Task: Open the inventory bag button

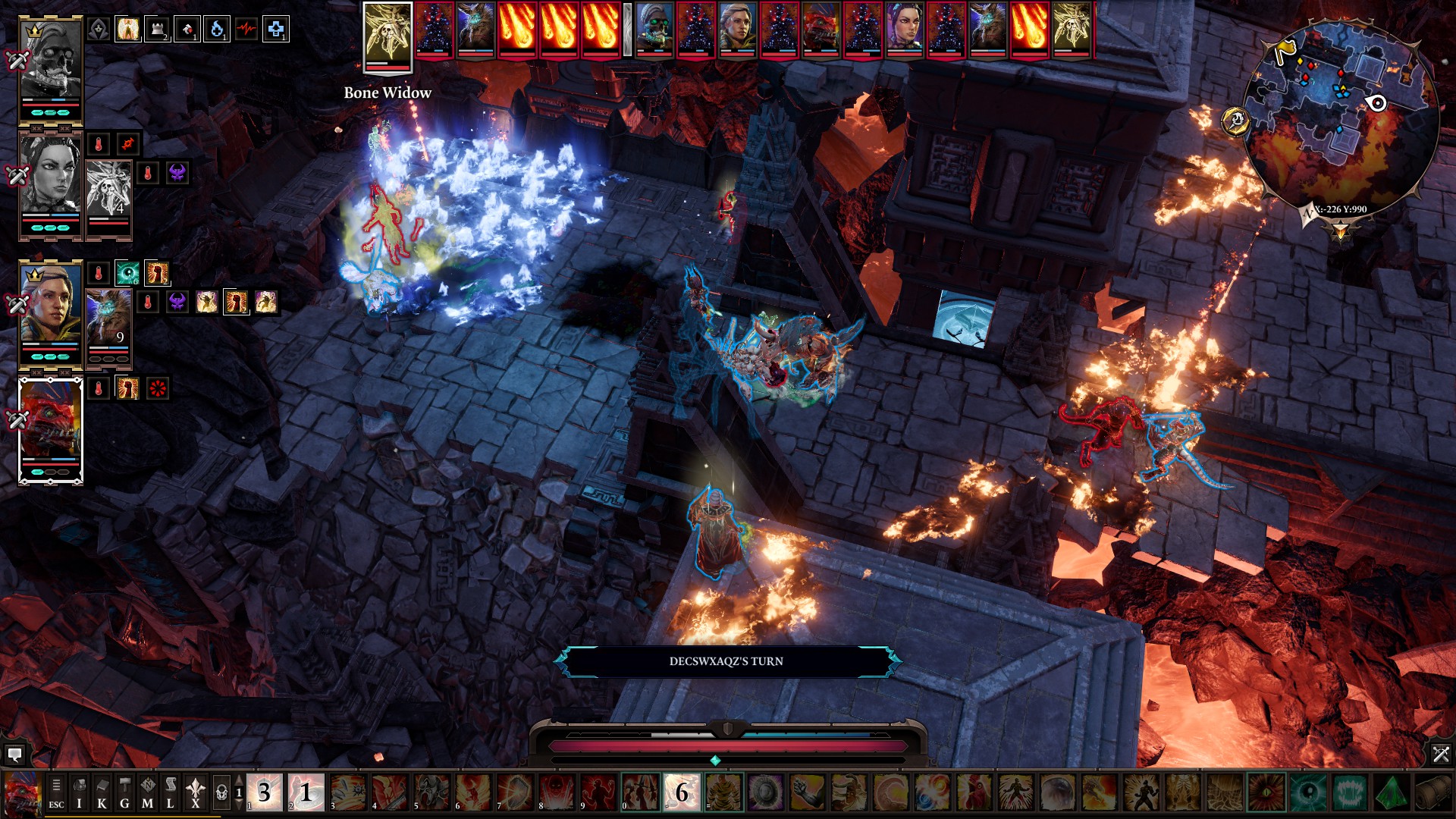Action: (79, 793)
